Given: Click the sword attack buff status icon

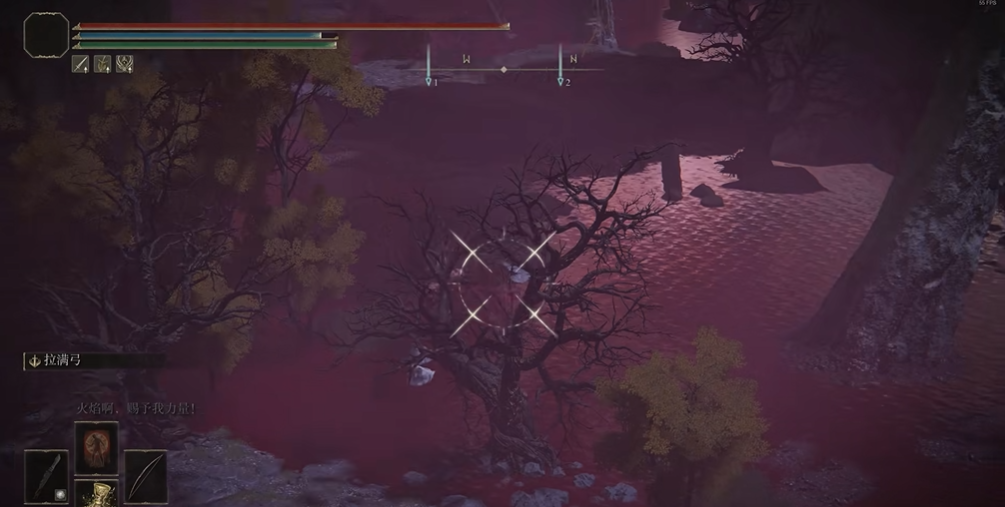Looking at the screenshot, I should (x=81, y=64).
